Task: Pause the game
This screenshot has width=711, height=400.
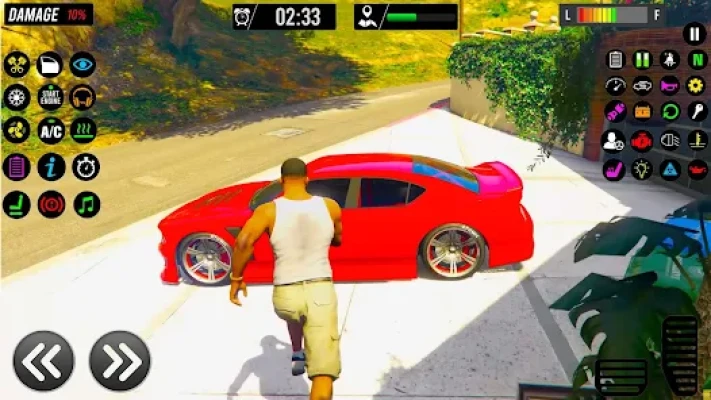Action: pos(694,34)
